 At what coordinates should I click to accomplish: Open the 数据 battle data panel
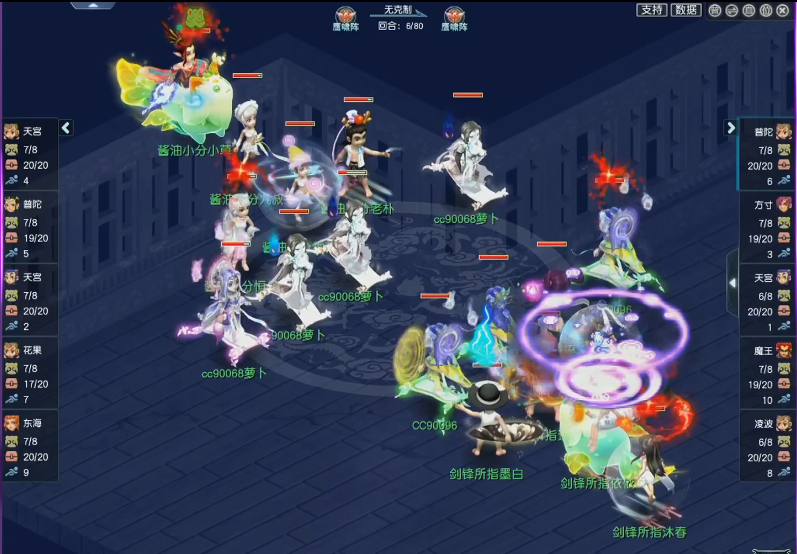coord(685,10)
